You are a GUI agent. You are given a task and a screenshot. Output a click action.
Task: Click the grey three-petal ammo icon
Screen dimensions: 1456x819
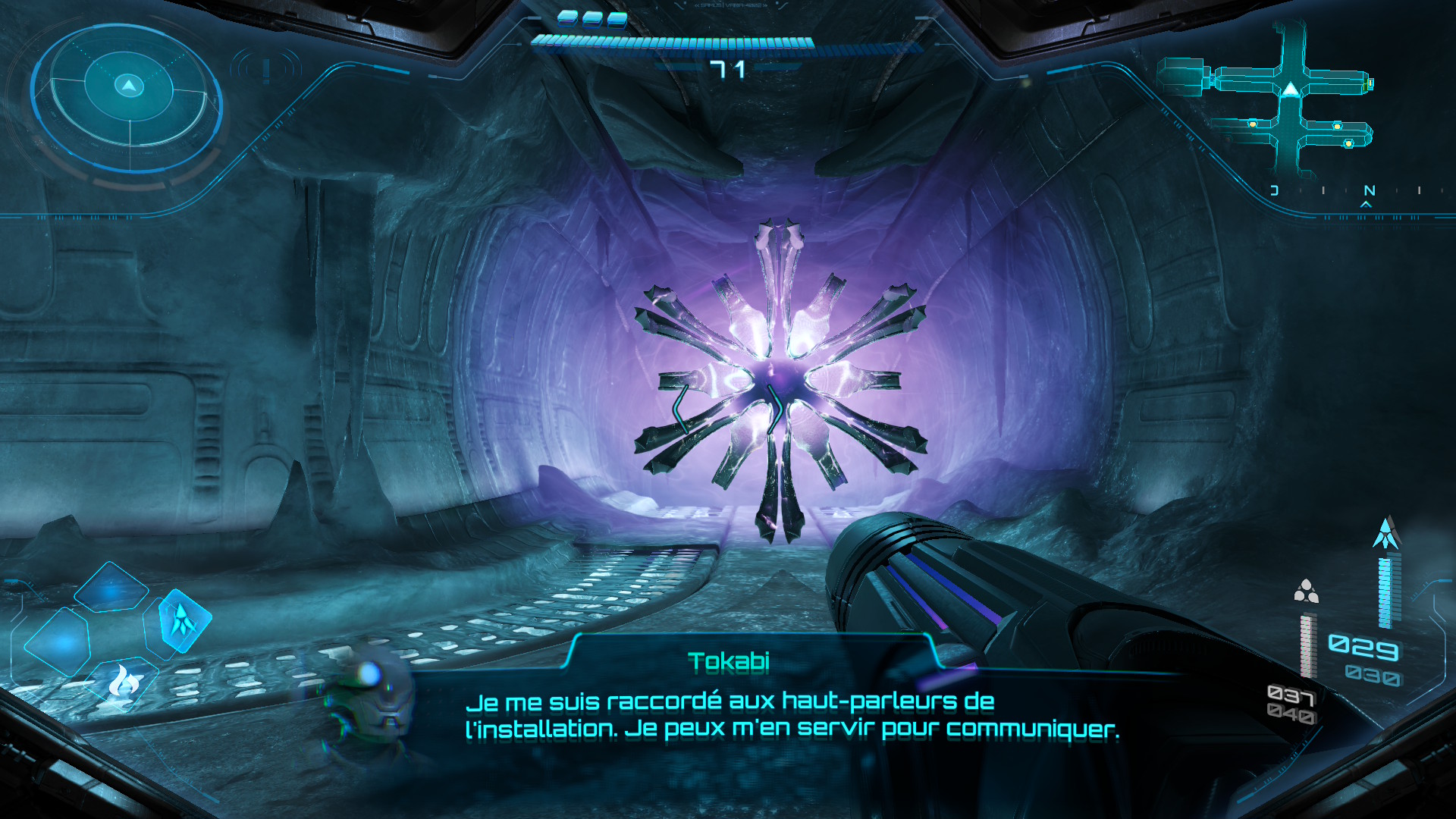click(x=1306, y=591)
